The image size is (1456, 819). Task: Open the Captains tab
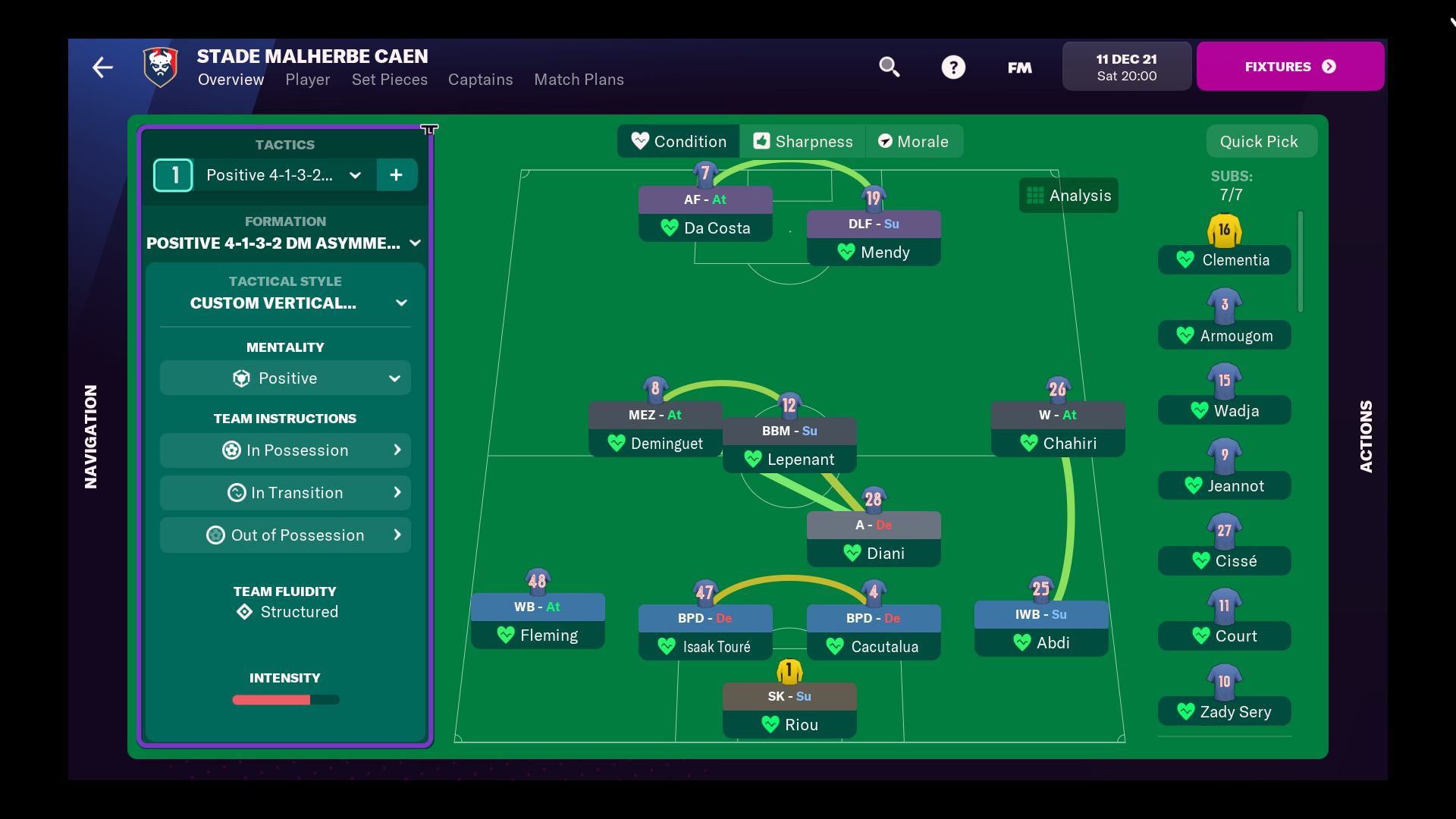[480, 80]
